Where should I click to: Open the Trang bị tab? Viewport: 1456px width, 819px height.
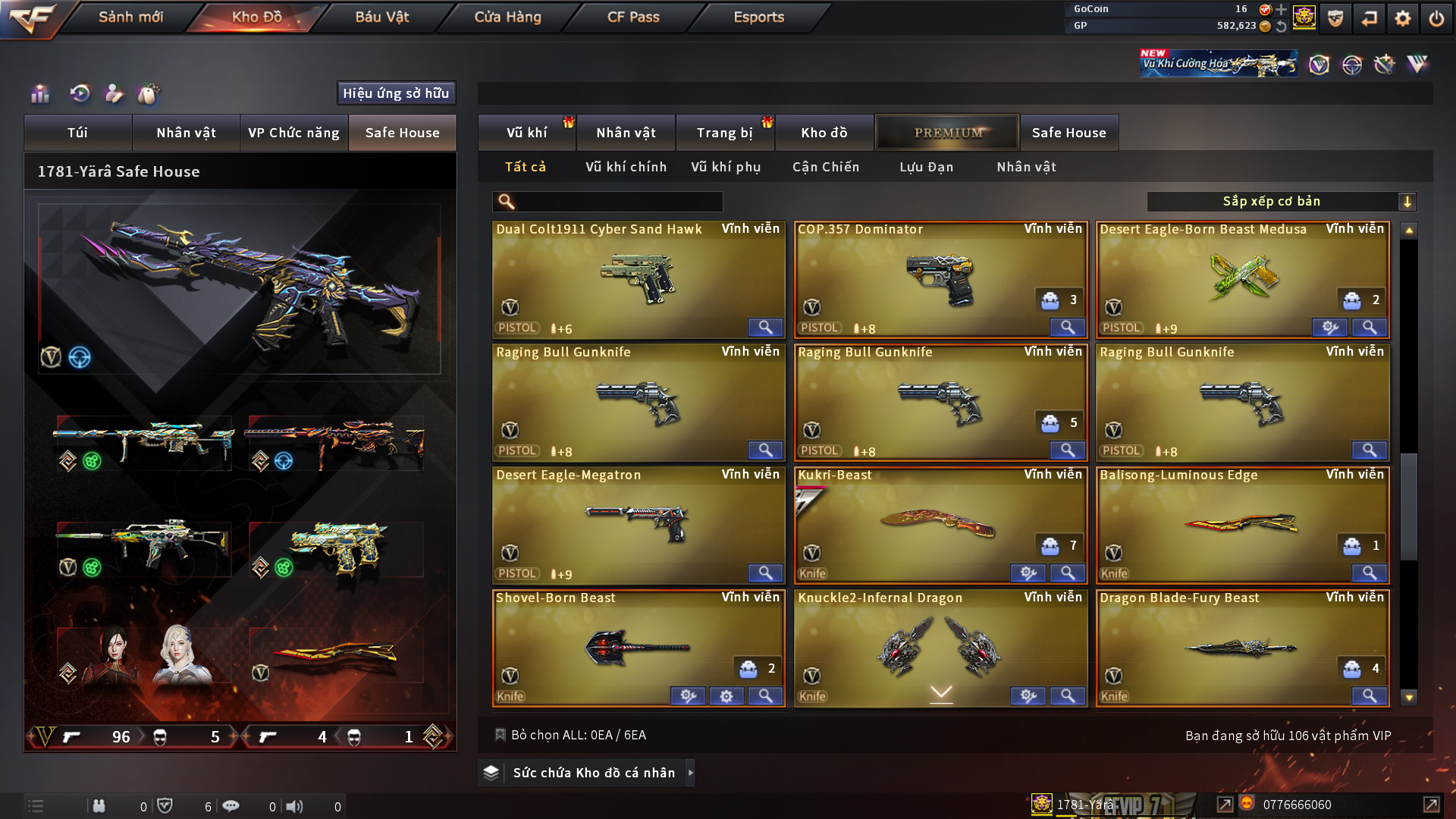[724, 133]
